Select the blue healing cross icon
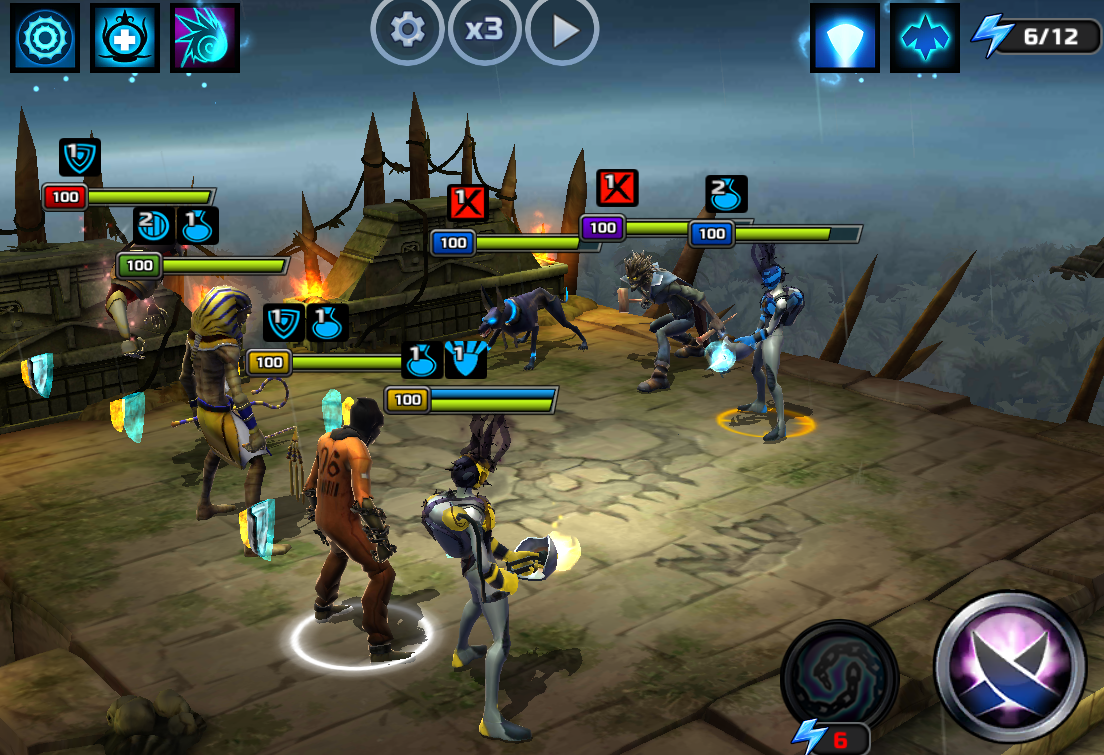The image size is (1104, 755). [x=125, y=37]
